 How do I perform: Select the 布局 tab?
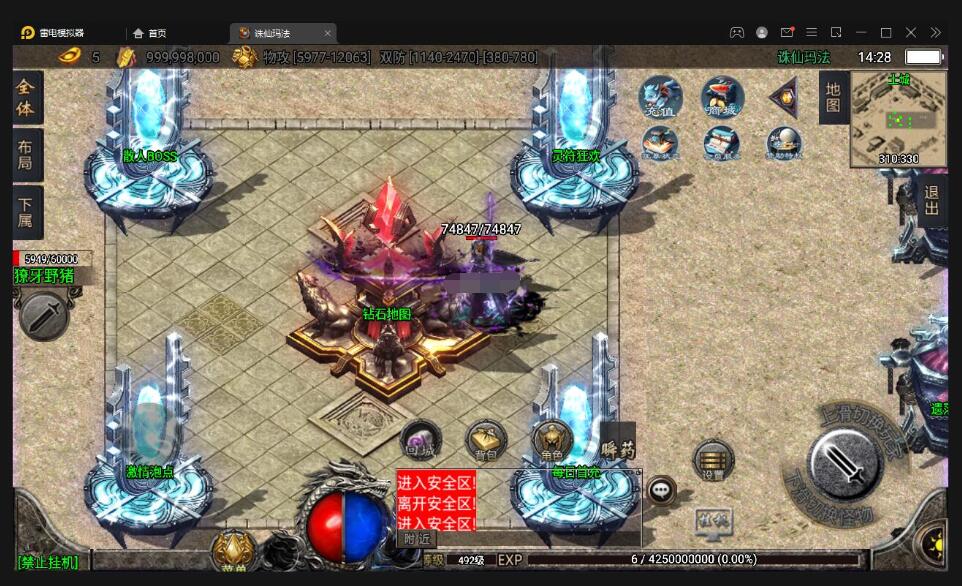point(27,155)
